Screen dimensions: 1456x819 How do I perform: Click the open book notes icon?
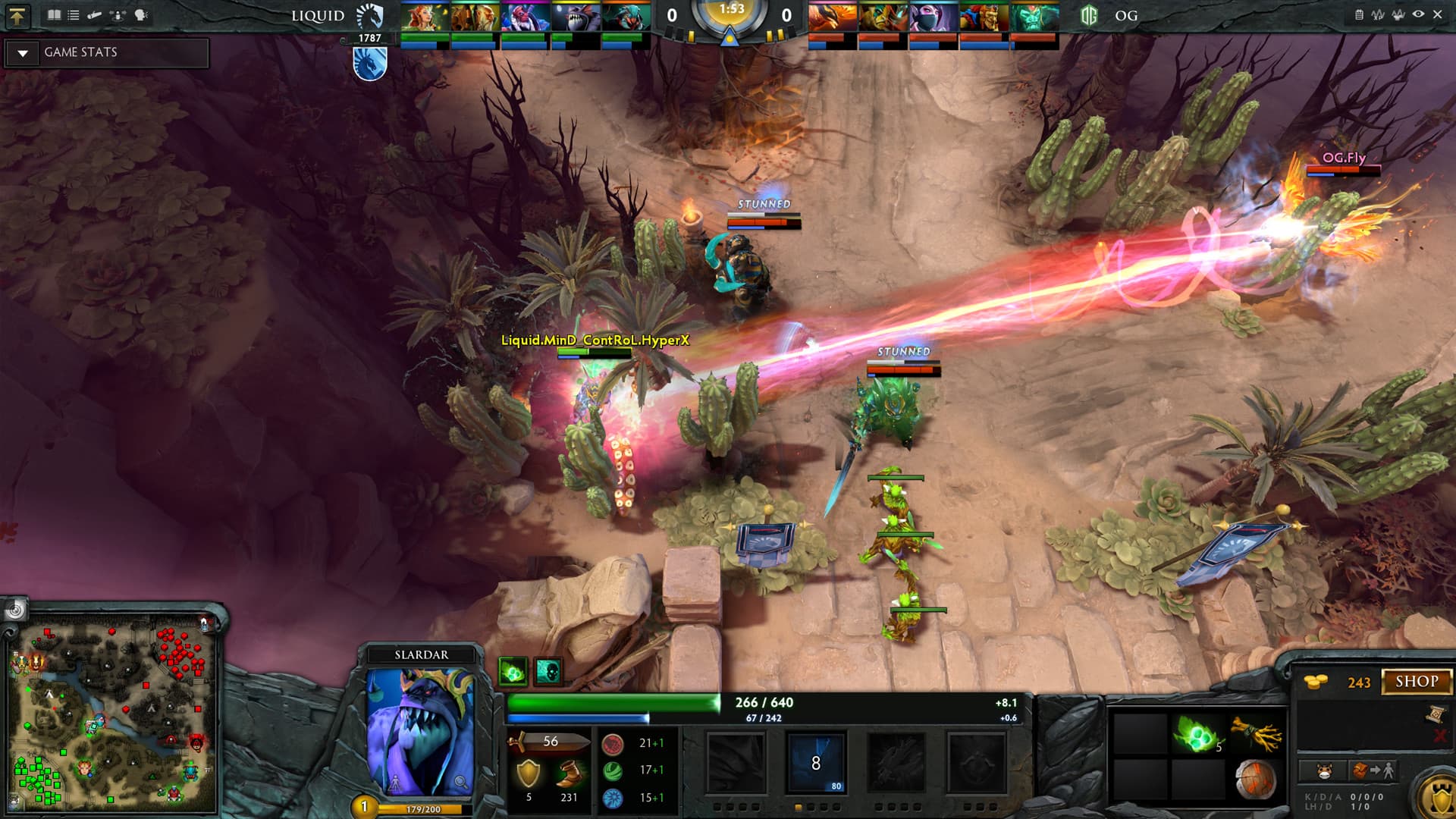point(54,15)
